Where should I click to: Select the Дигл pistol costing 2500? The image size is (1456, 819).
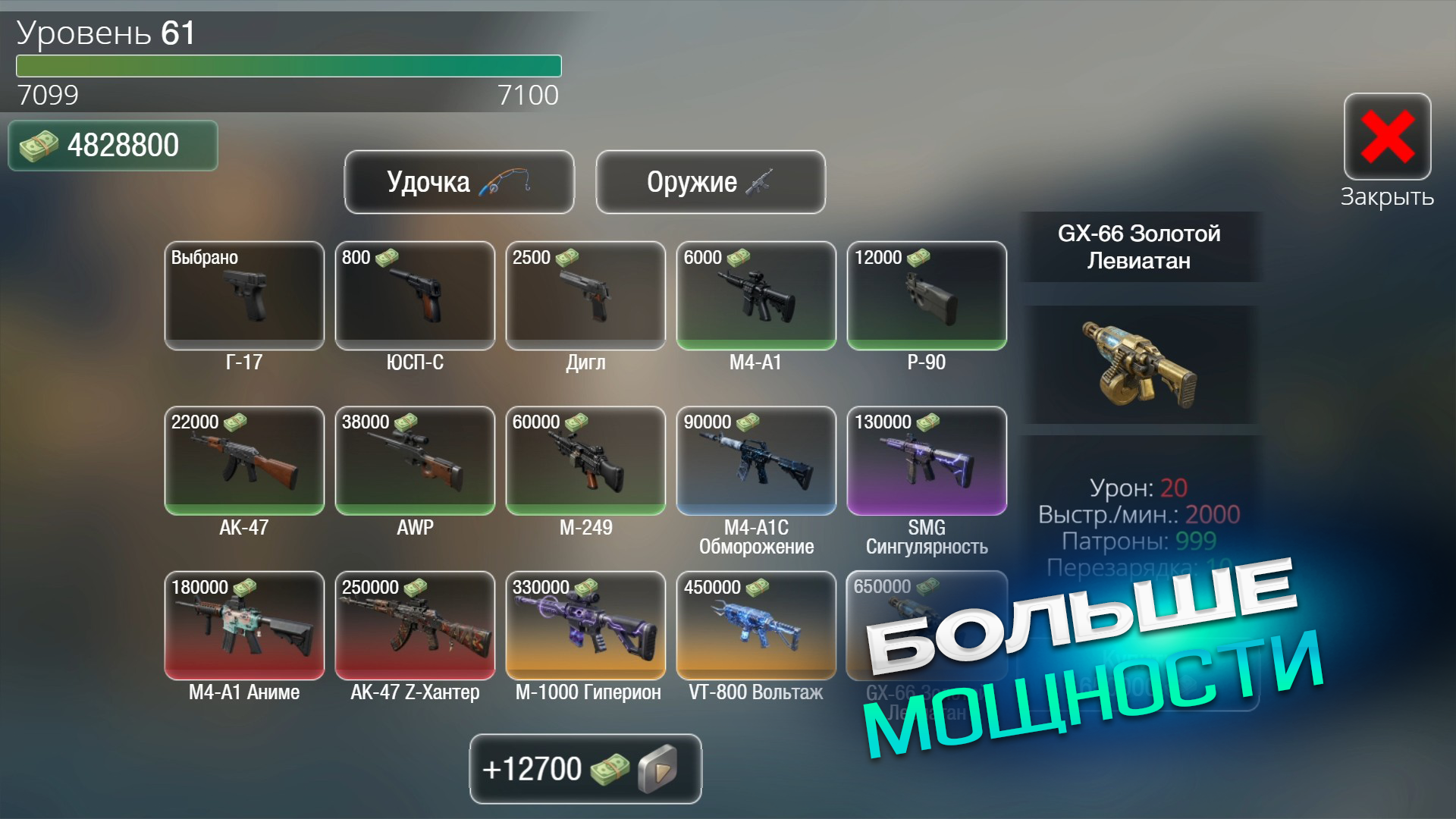pos(585,296)
